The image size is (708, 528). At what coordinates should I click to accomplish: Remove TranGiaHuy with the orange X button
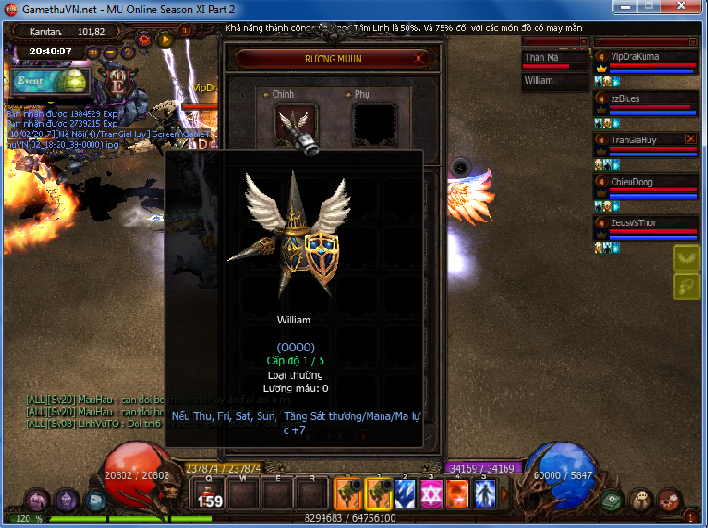[x=690, y=139]
